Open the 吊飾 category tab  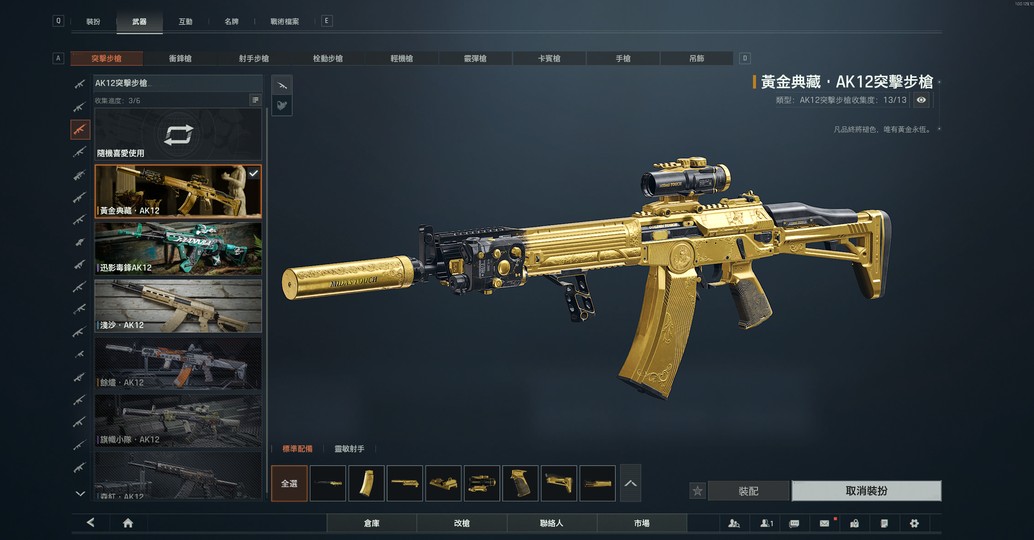click(696, 59)
